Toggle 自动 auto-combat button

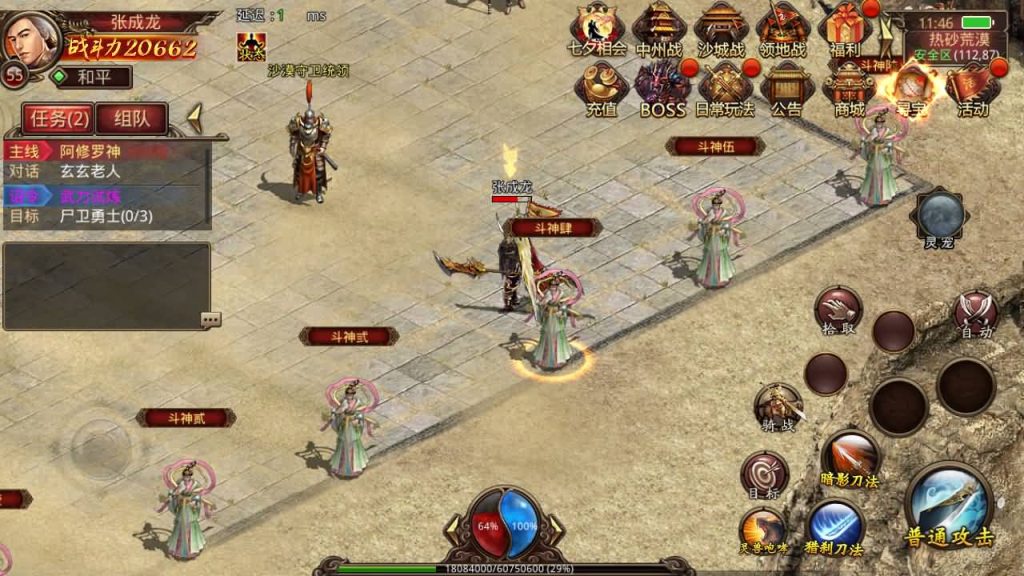[976, 312]
